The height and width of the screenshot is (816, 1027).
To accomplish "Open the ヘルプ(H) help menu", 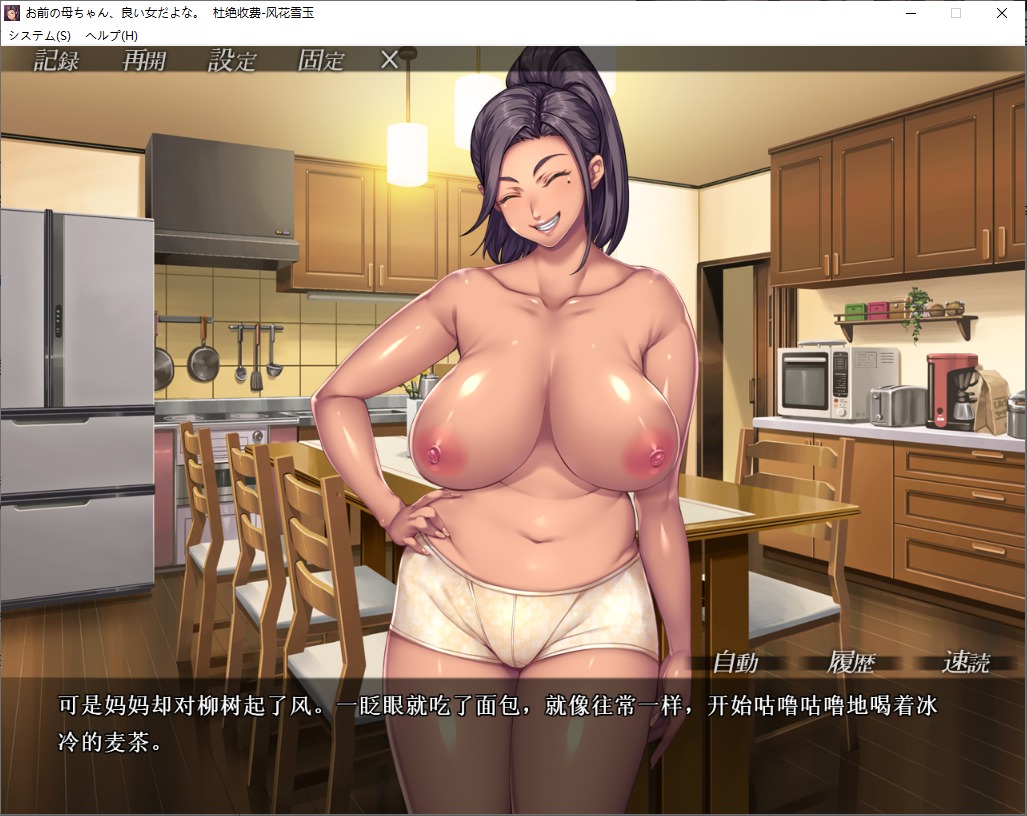I will pos(112,35).
